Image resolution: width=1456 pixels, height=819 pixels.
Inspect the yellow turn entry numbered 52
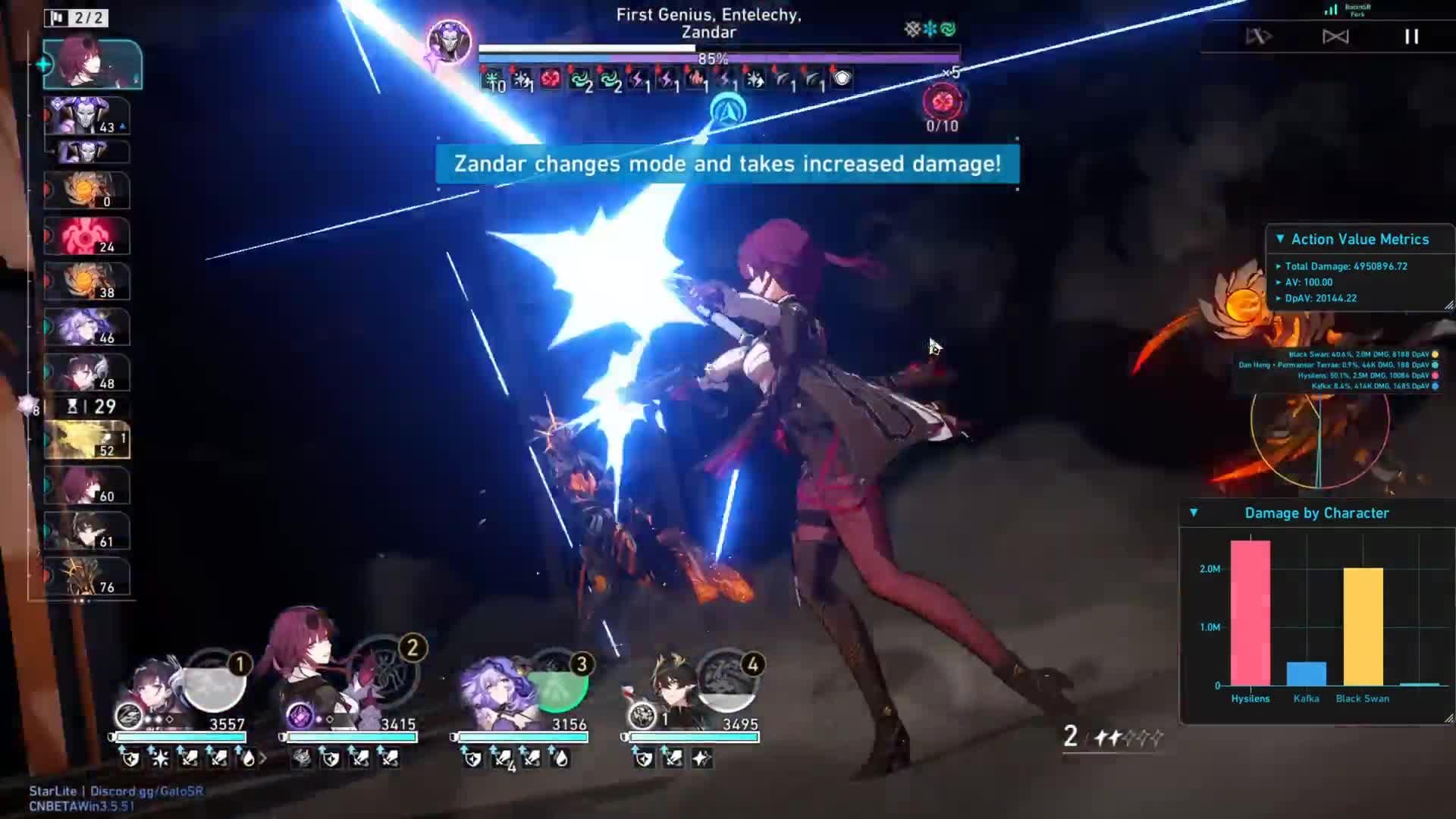[87, 441]
